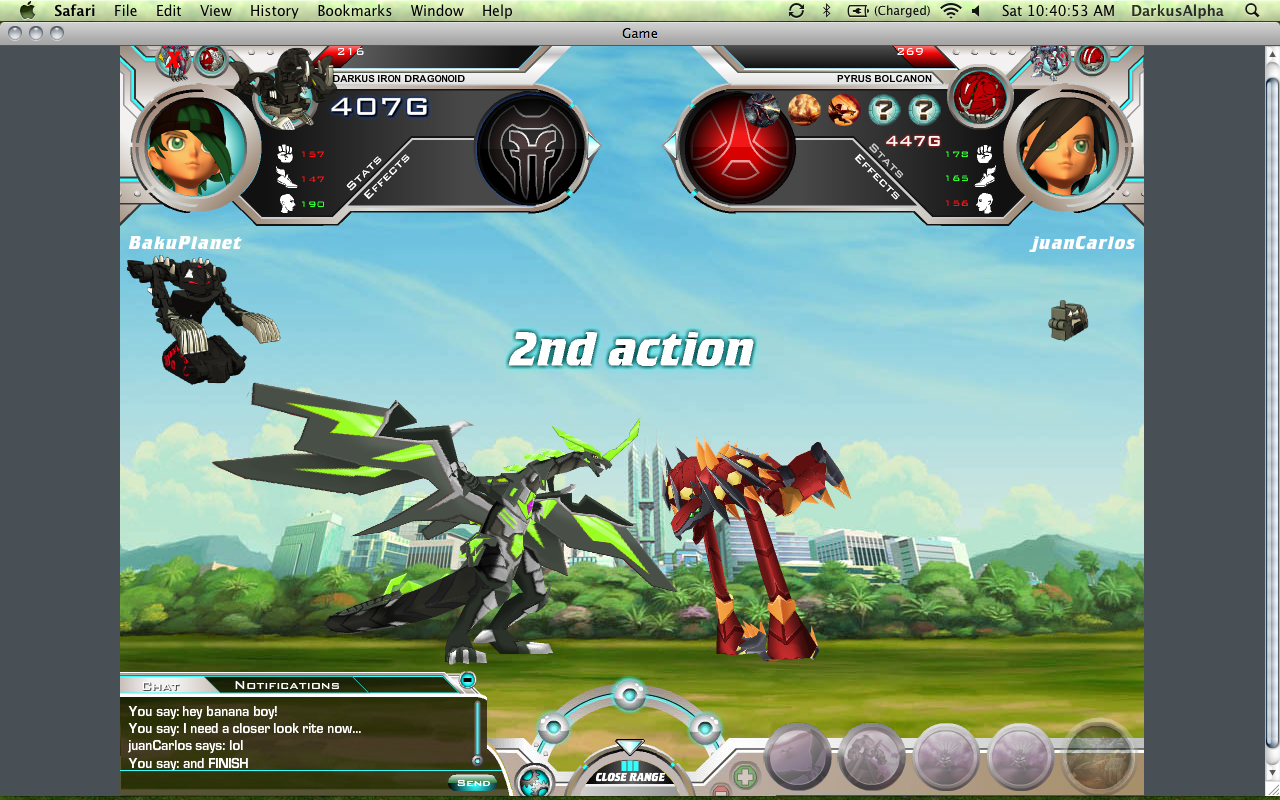Open the Notifications tab
This screenshot has width=1280, height=800.
coord(287,685)
